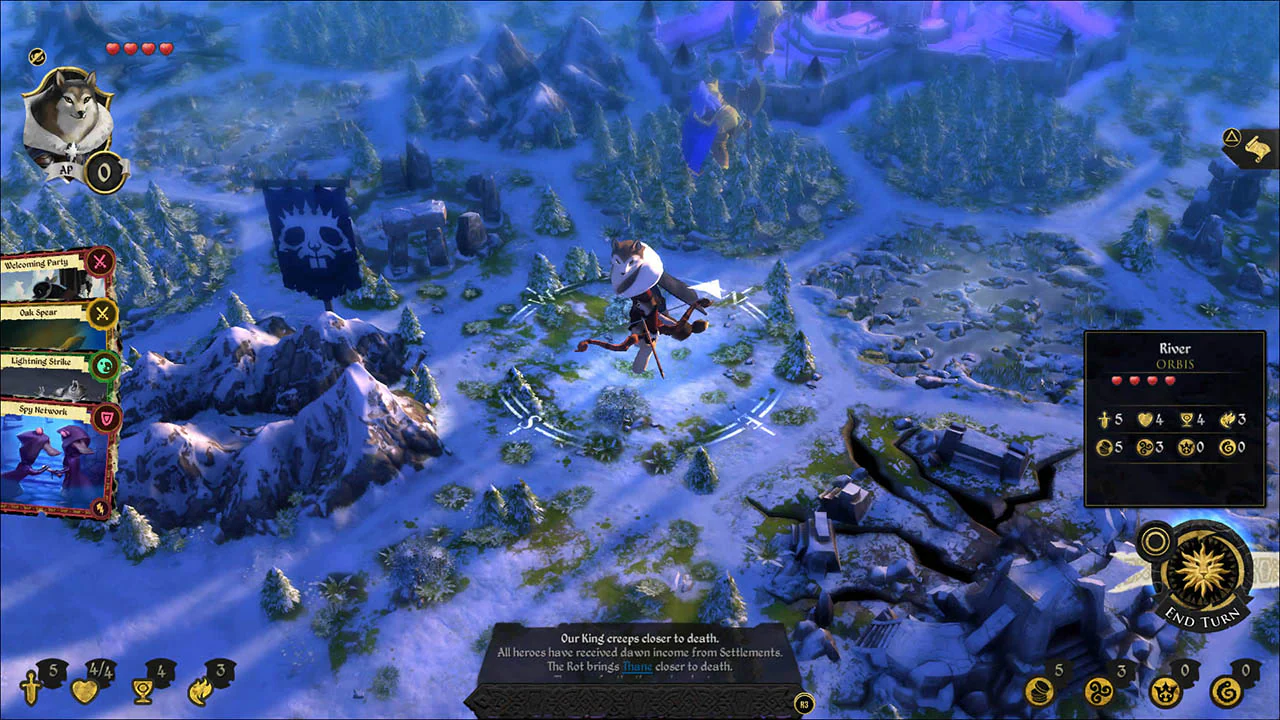Click the Spirit flame stat icon
Screen dimensions: 1280x720
(x=198, y=690)
